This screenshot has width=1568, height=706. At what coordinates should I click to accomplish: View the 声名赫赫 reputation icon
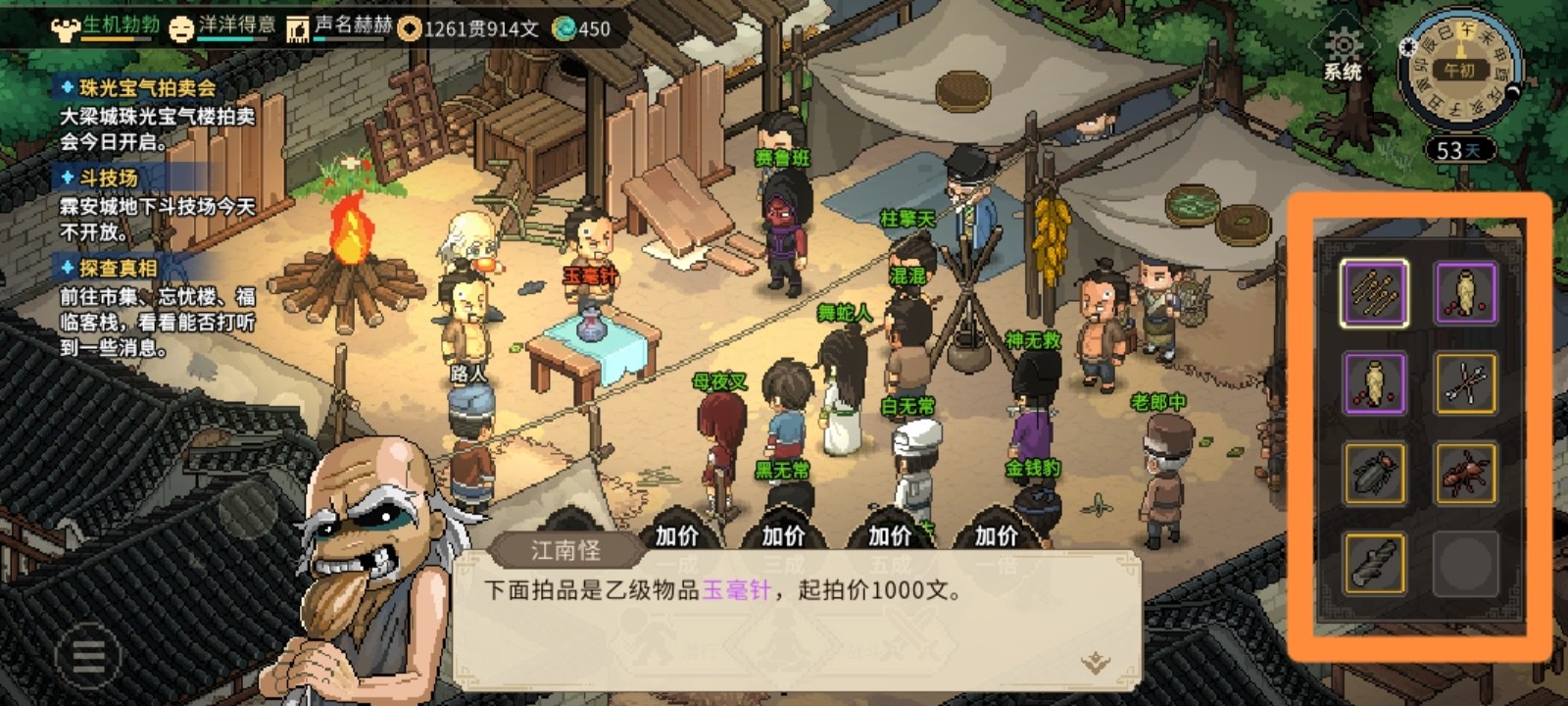click(297, 28)
